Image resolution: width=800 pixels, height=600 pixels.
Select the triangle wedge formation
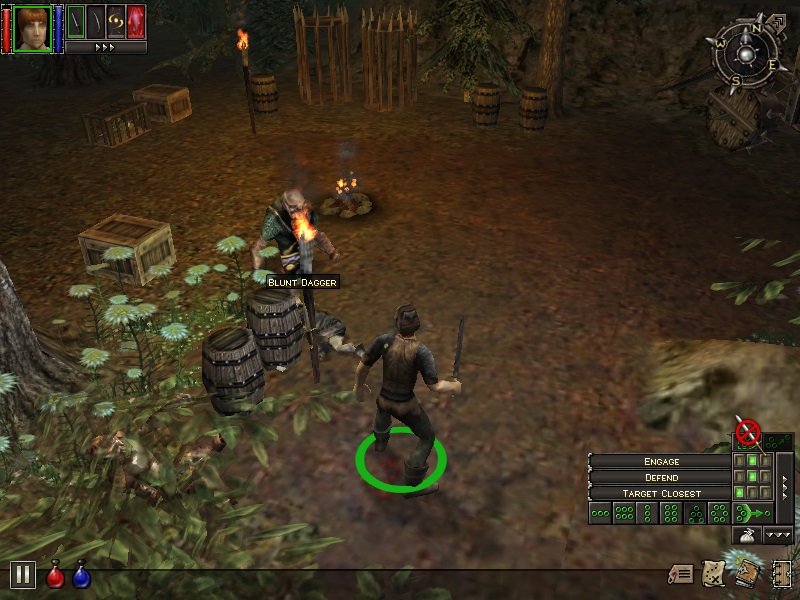(x=697, y=514)
